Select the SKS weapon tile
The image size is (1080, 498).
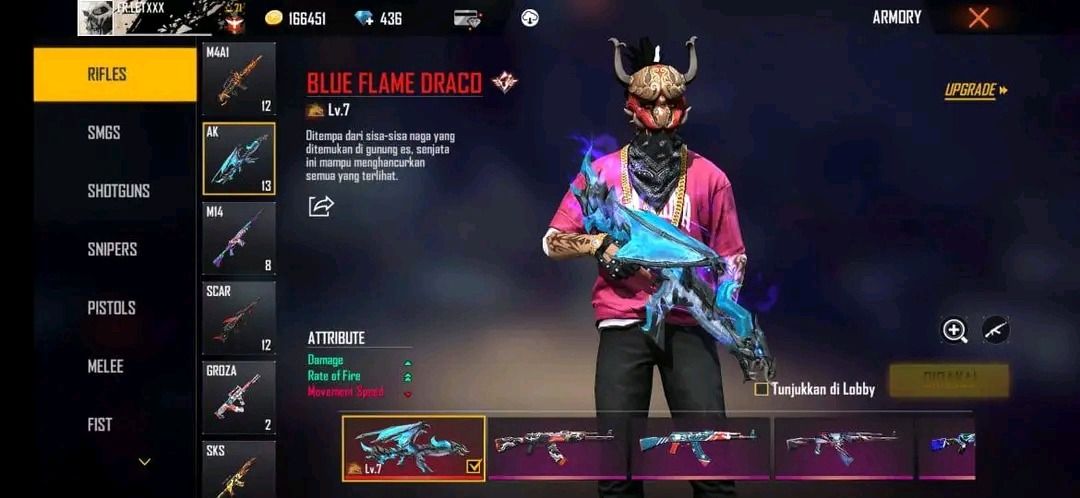[x=239, y=468]
